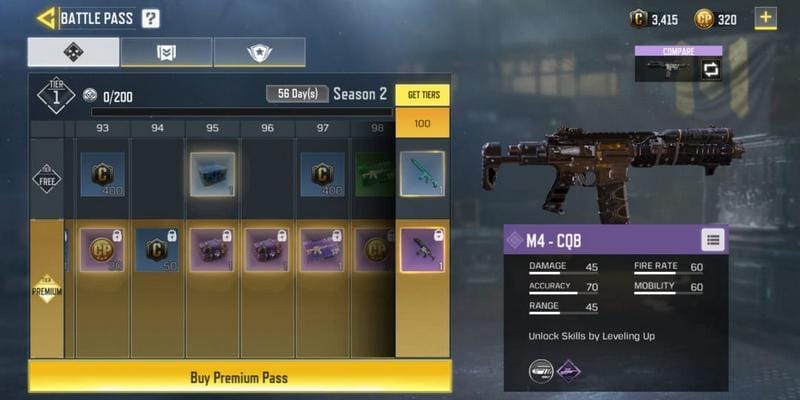The image size is (800, 400).
Task: Add currency with the plus button
Action: (x=766, y=18)
